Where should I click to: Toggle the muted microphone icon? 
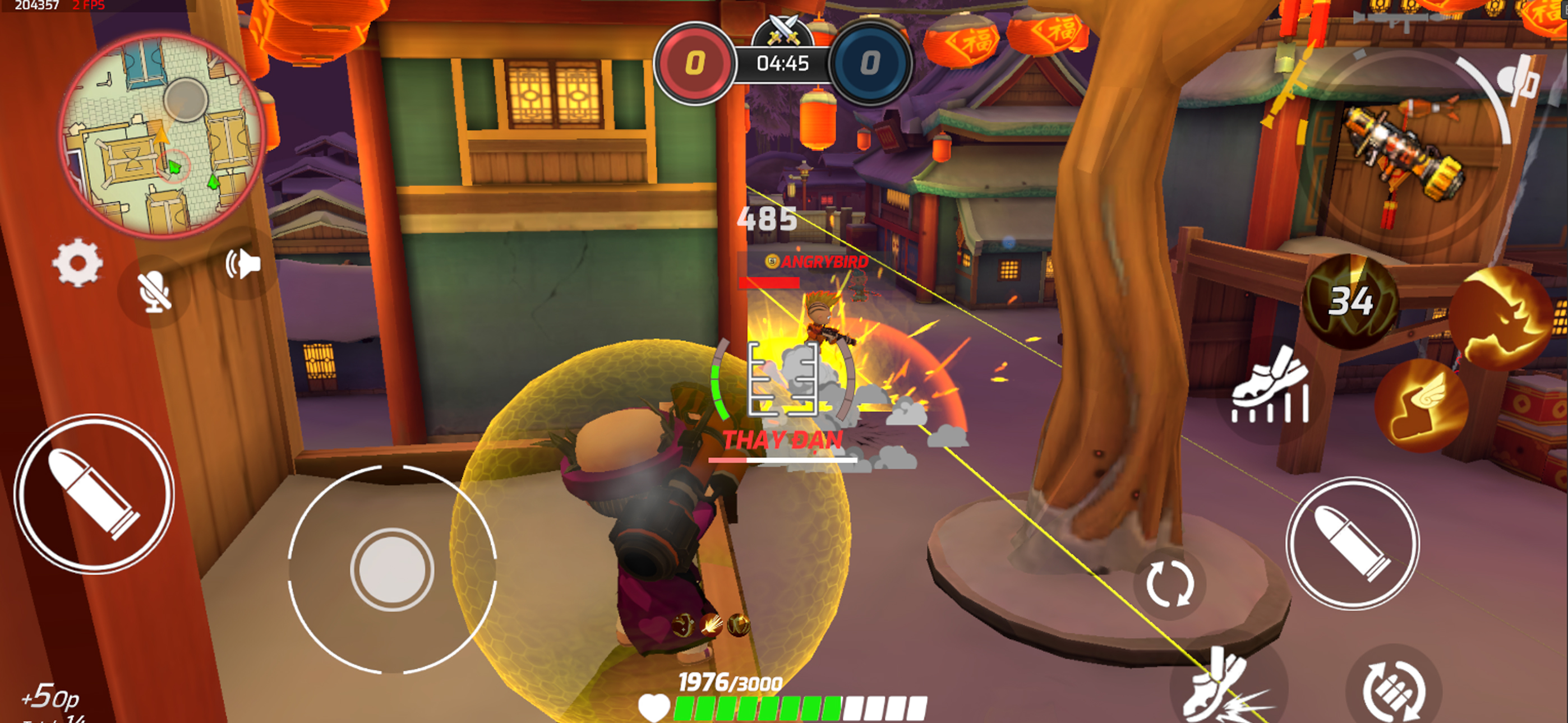(x=154, y=291)
